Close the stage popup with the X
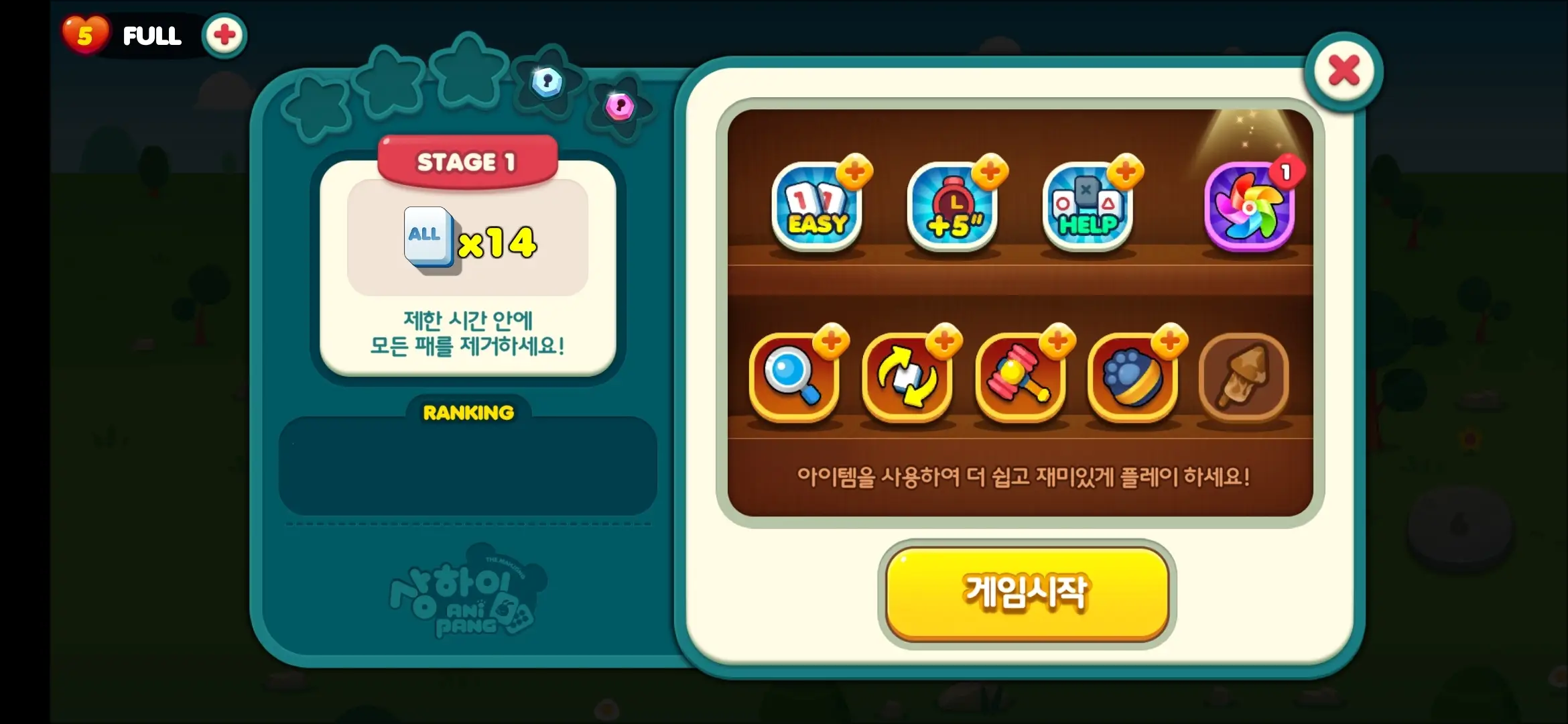Screen dimensions: 1568x724 [1344, 72]
